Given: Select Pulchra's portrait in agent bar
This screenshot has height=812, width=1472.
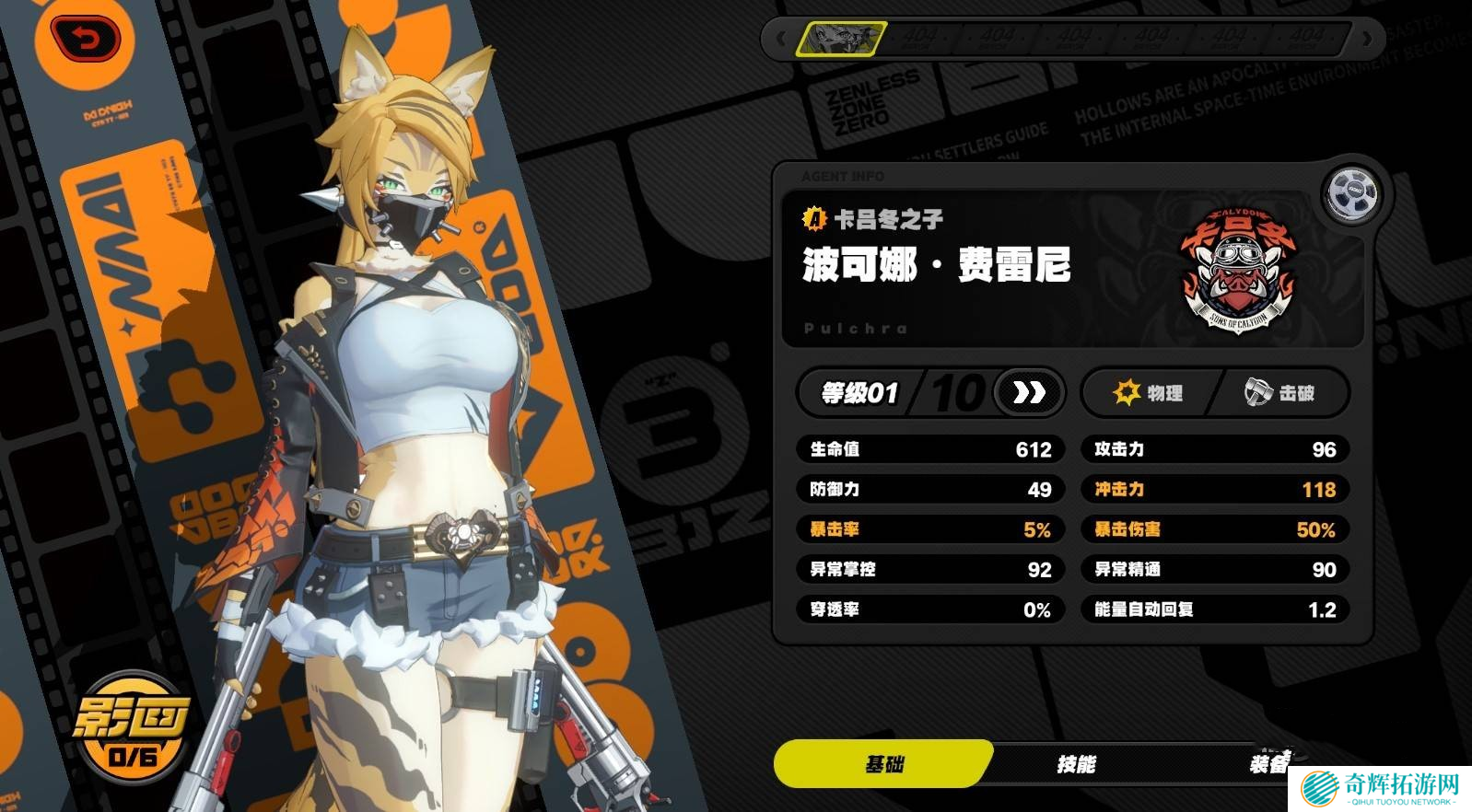Looking at the screenshot, I should coord(841,39).
